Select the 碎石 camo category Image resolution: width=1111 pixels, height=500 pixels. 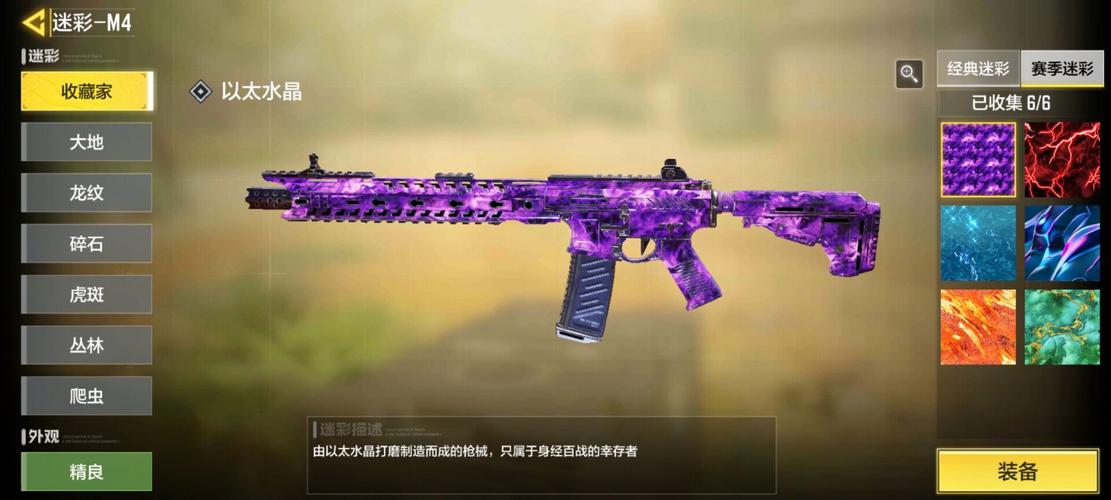coord(87,244)
